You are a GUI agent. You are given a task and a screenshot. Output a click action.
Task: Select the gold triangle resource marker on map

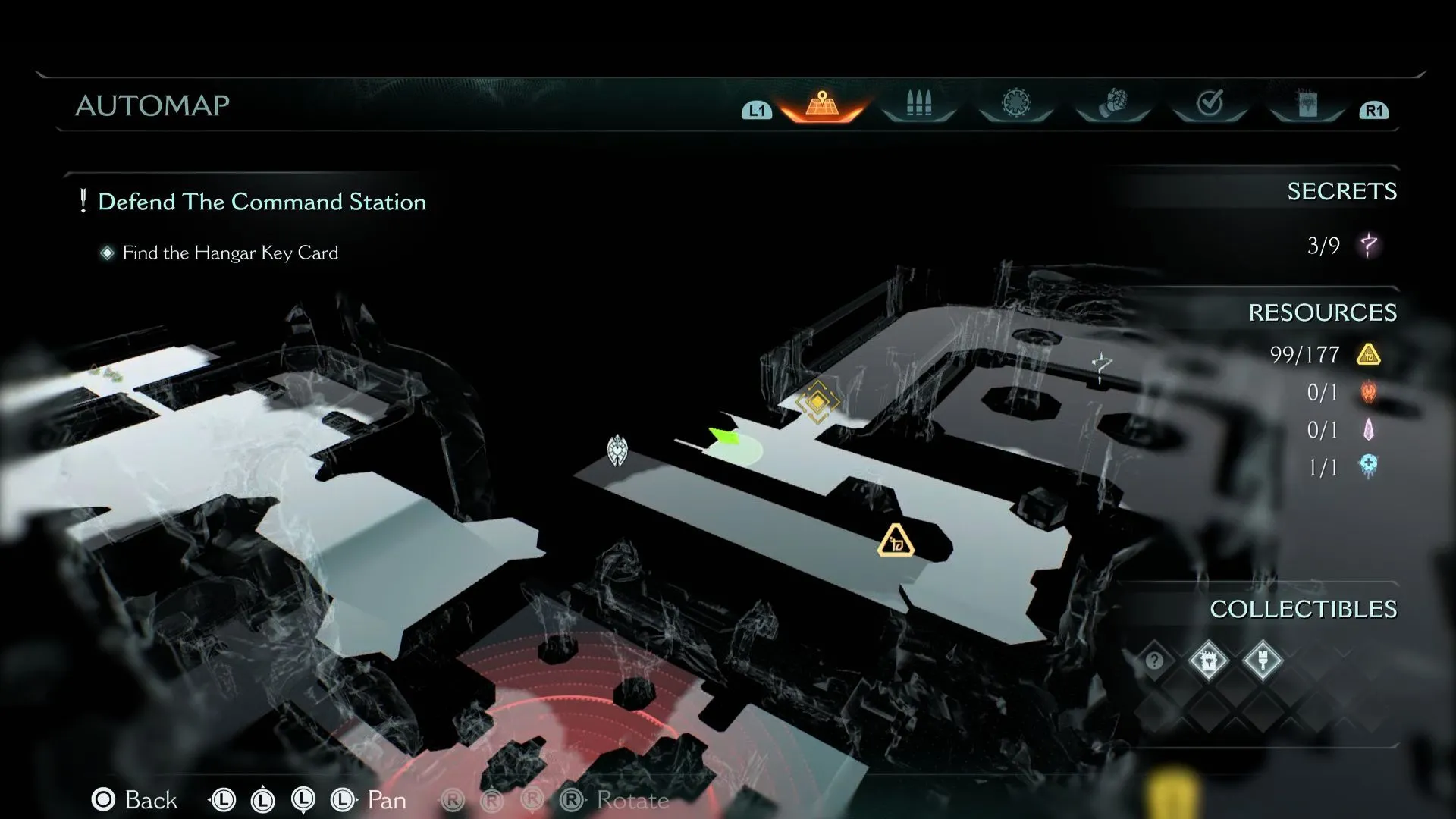[x=896, y=541]
